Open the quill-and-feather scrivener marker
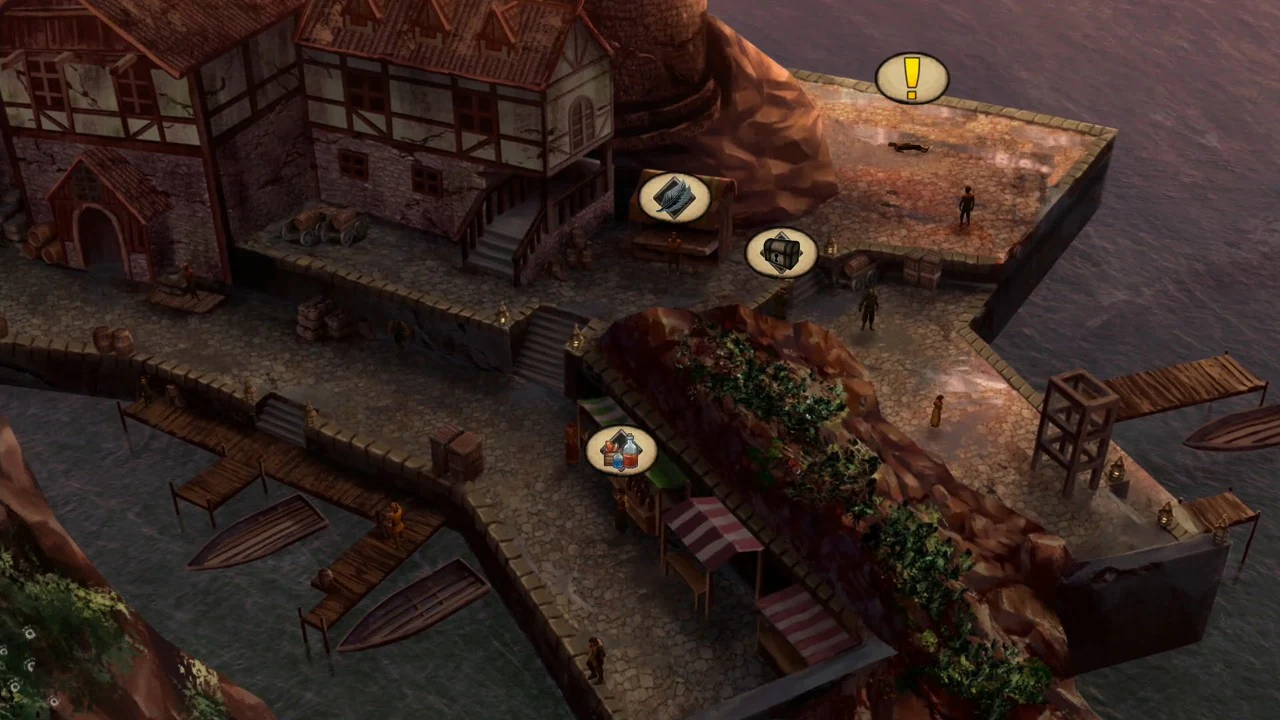Screen dimensions: 1280x720 coord(674,199)
